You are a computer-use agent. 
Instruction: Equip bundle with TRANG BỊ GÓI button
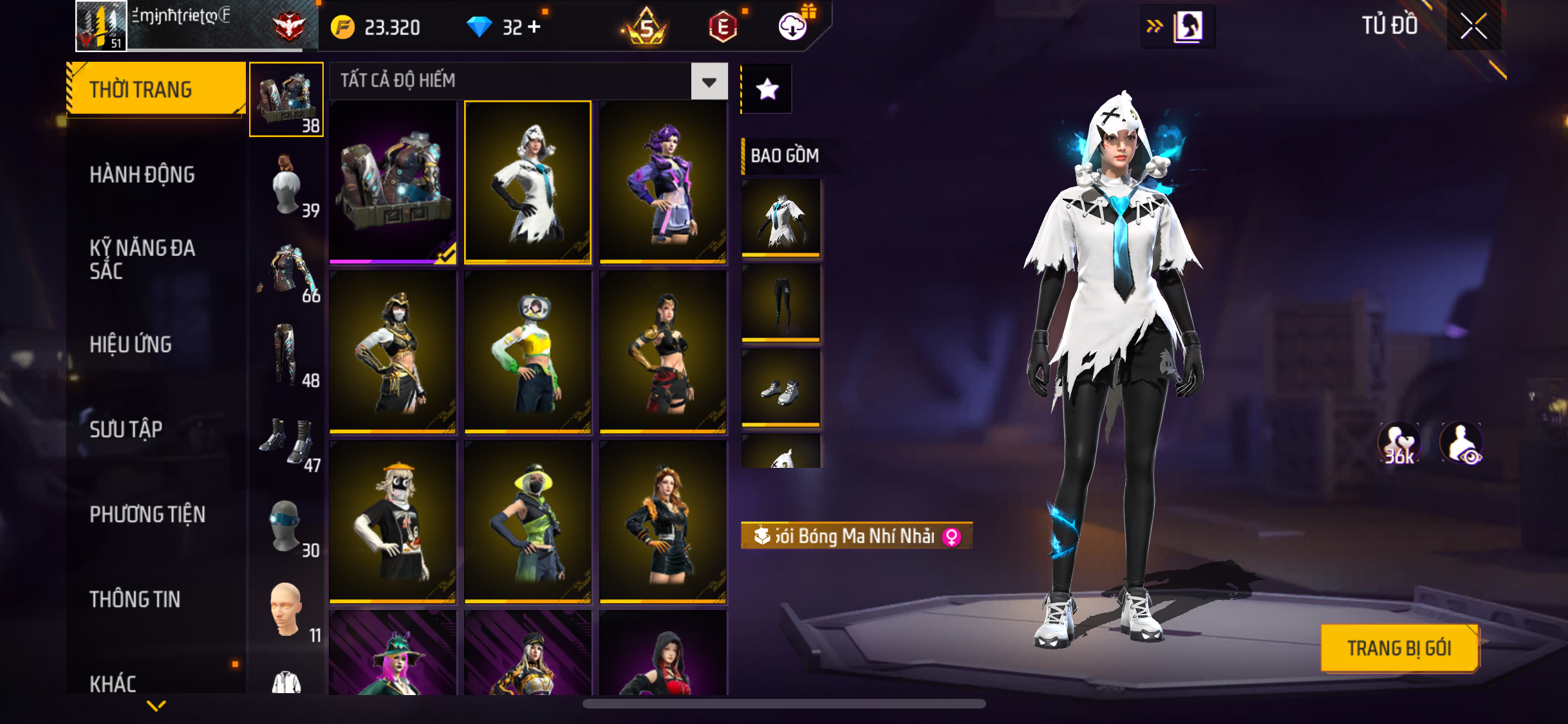[1399, 648]
